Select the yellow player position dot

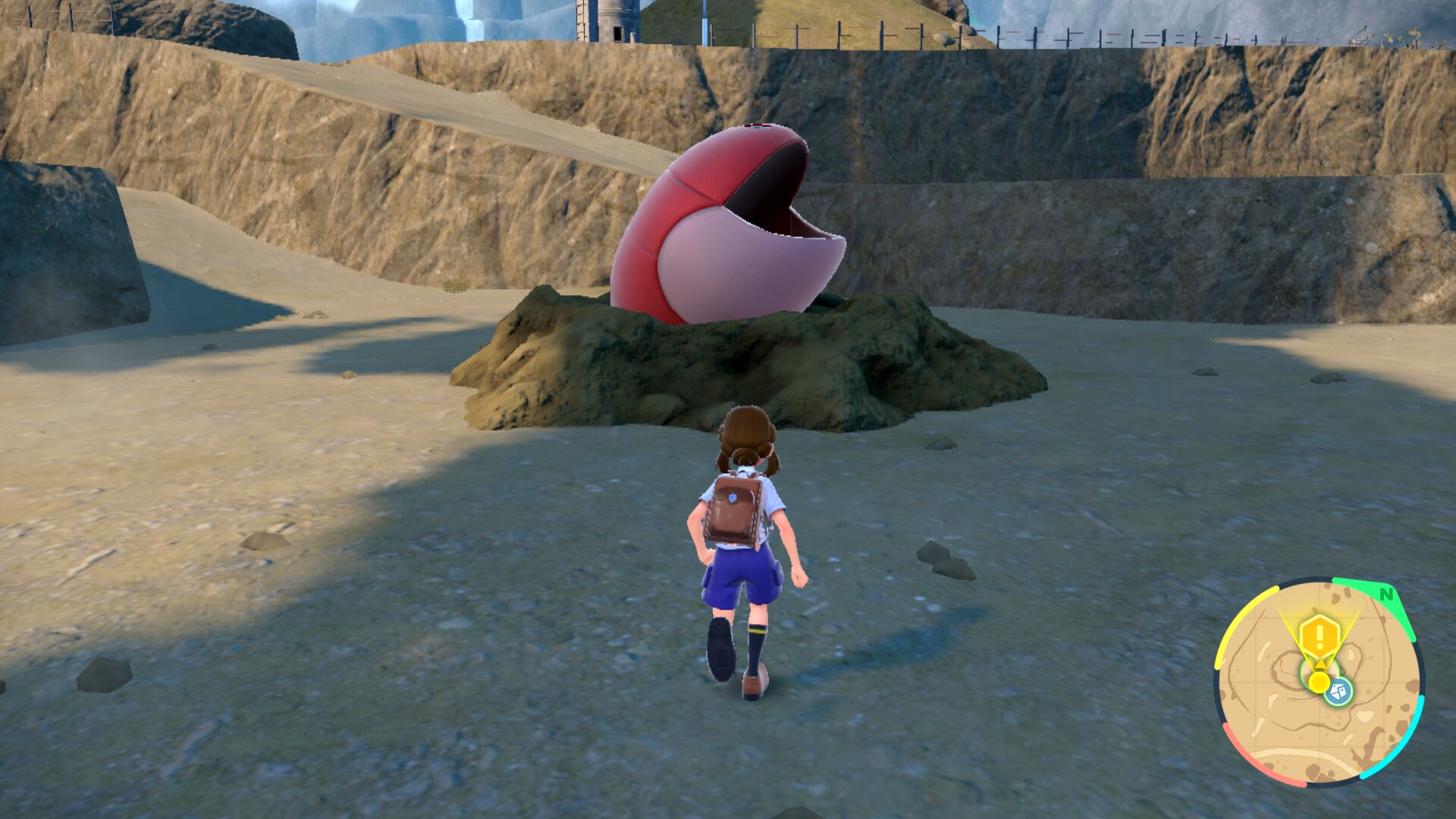[x=1319, y=682]
